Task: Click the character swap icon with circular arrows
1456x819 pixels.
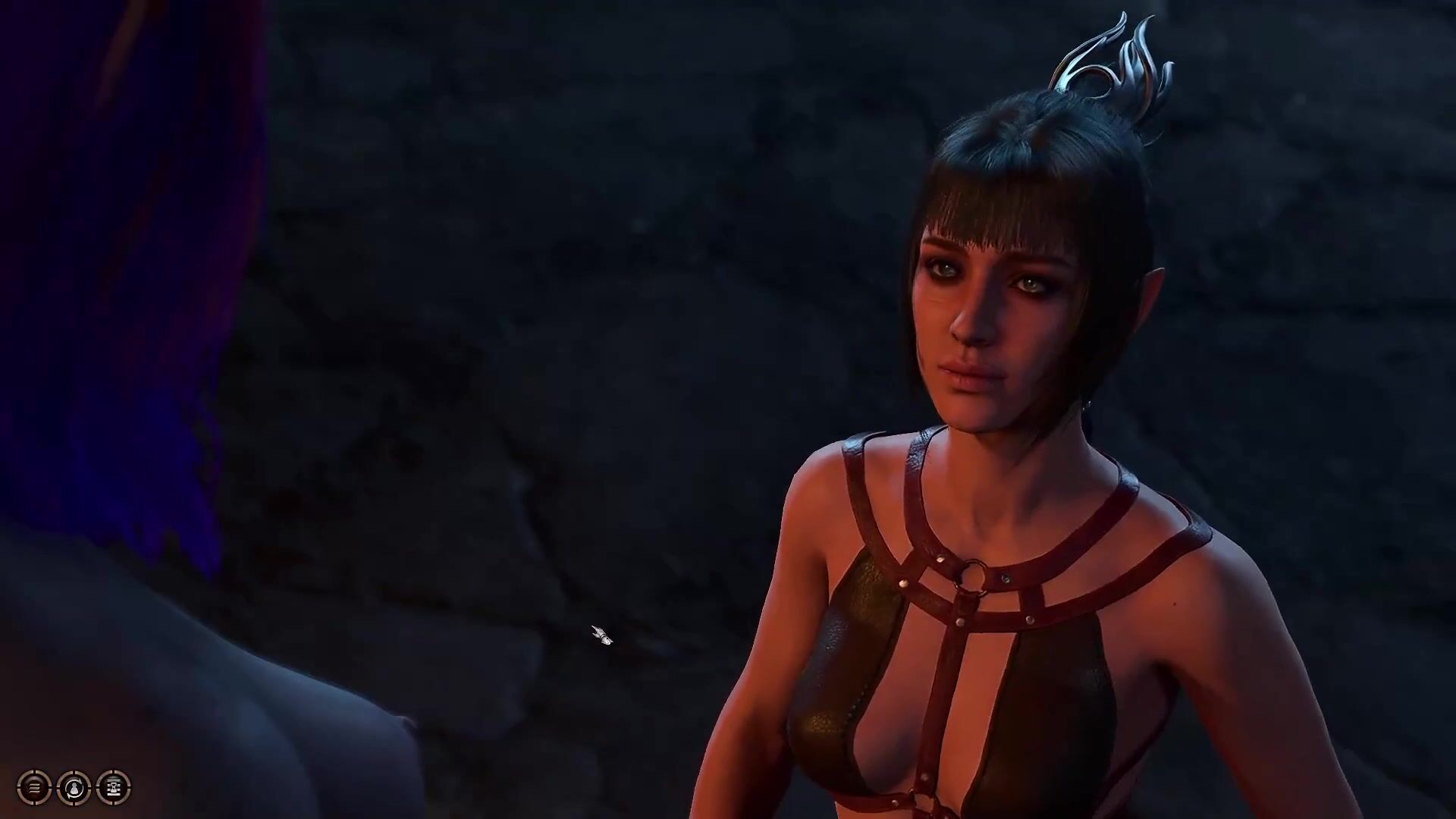Action: coord(74,788)
